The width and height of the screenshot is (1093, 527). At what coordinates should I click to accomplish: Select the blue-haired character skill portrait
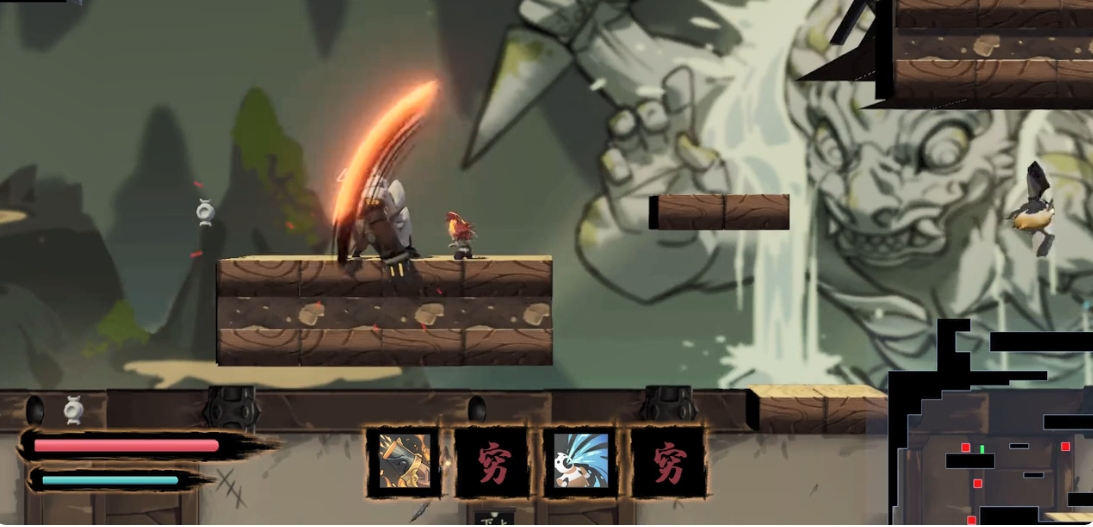(579, 462)
